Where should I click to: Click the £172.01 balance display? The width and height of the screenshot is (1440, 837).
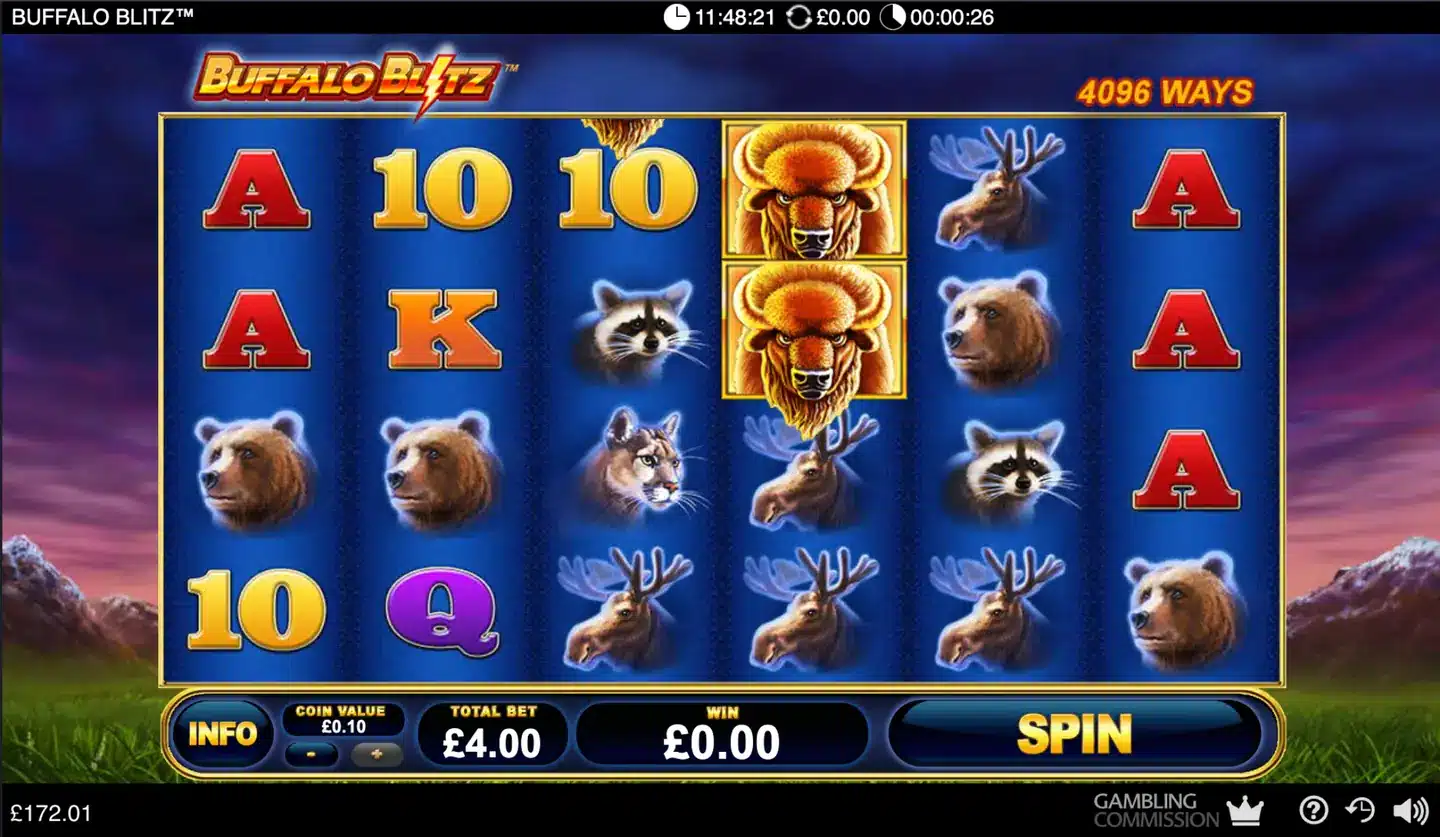(x=52, y=812)
